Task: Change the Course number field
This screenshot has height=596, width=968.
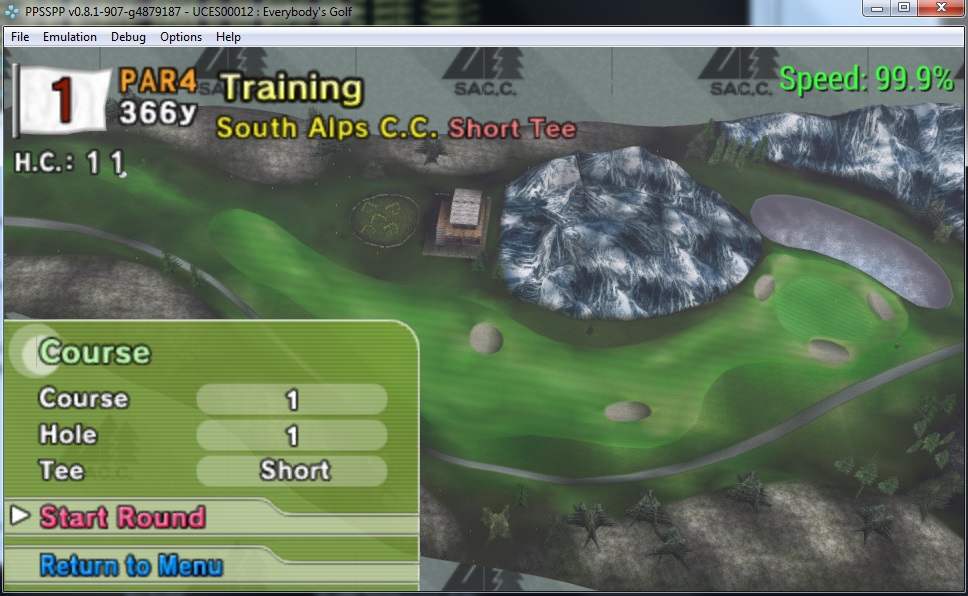Action: pyautogui.click(x=292, y=400)
